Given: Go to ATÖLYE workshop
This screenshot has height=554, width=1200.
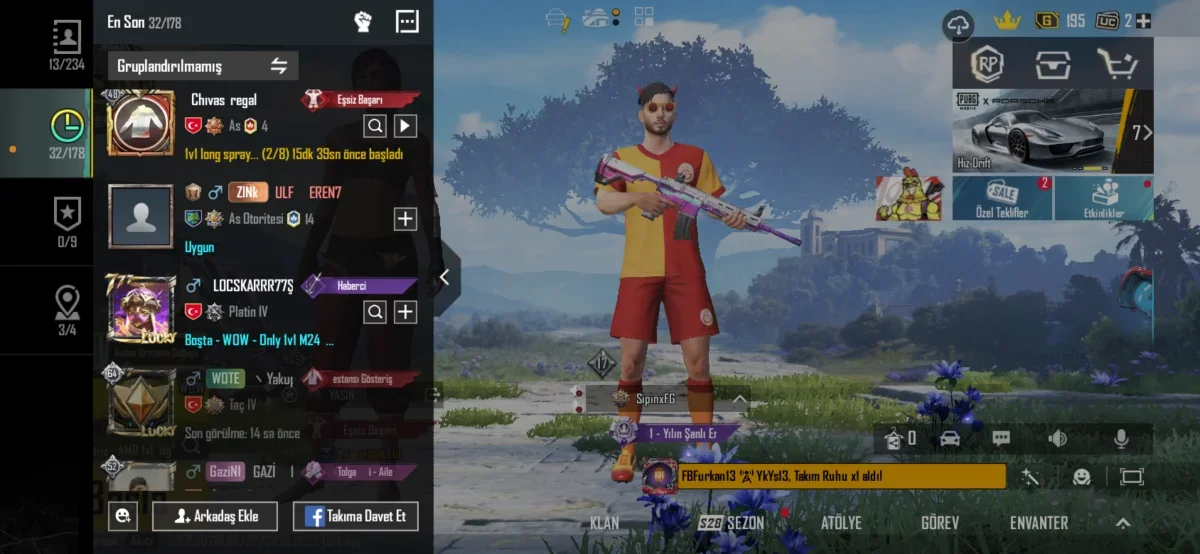Looking at the screenshot, I should [841, 523].
